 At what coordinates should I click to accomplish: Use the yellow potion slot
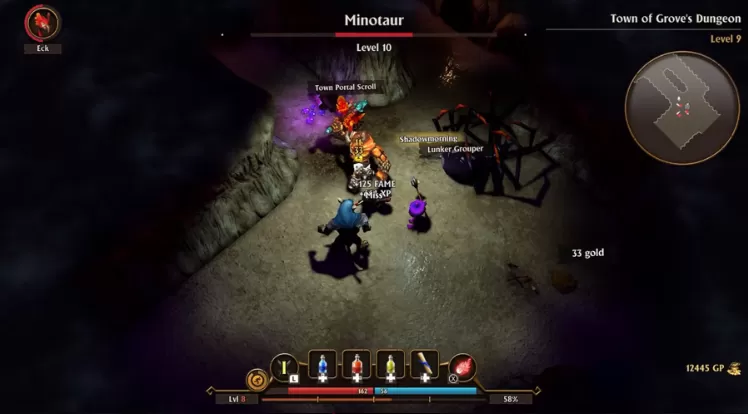[x=391, y=365]
